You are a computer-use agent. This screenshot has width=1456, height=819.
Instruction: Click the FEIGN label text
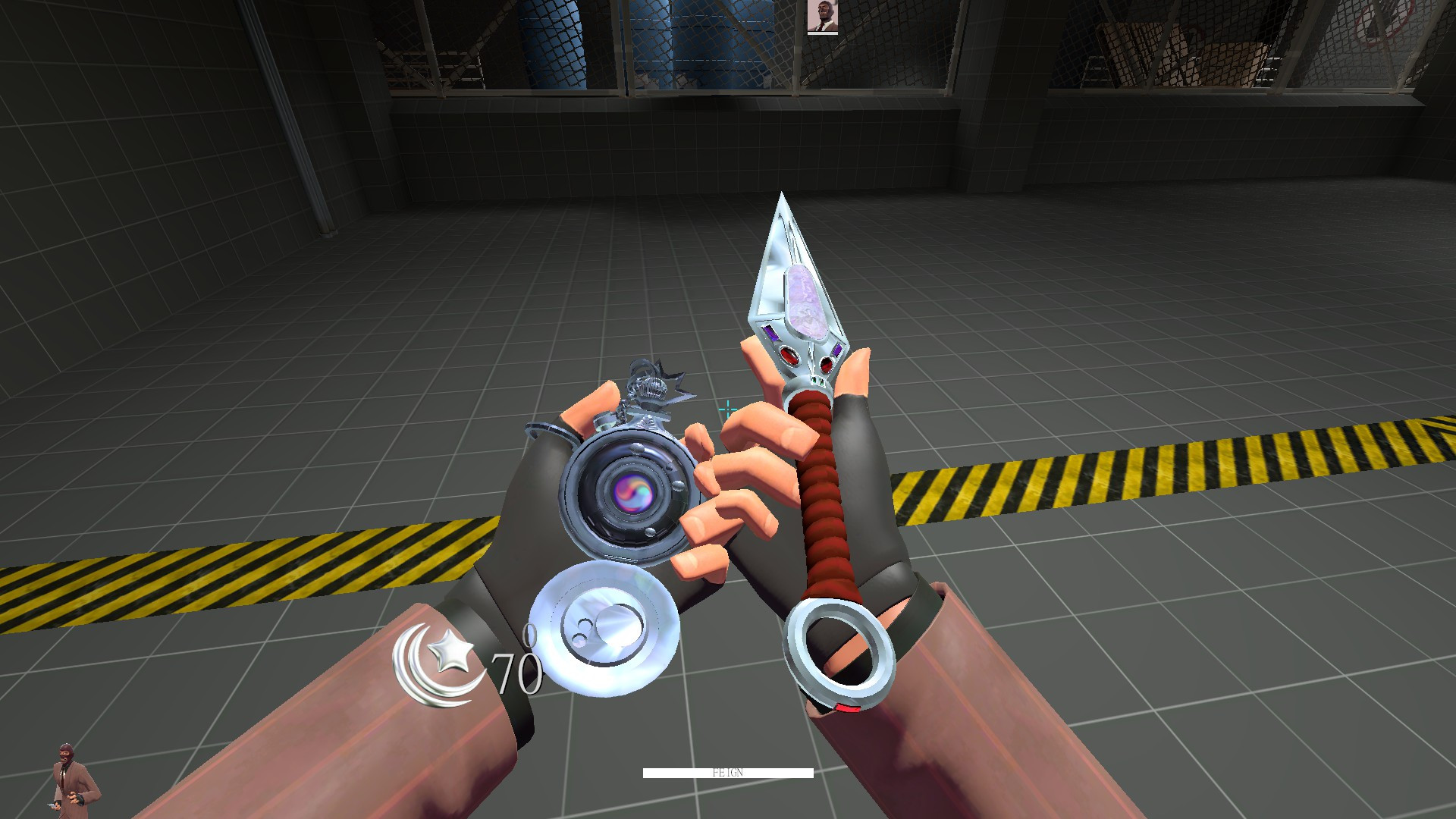[728, 772]
